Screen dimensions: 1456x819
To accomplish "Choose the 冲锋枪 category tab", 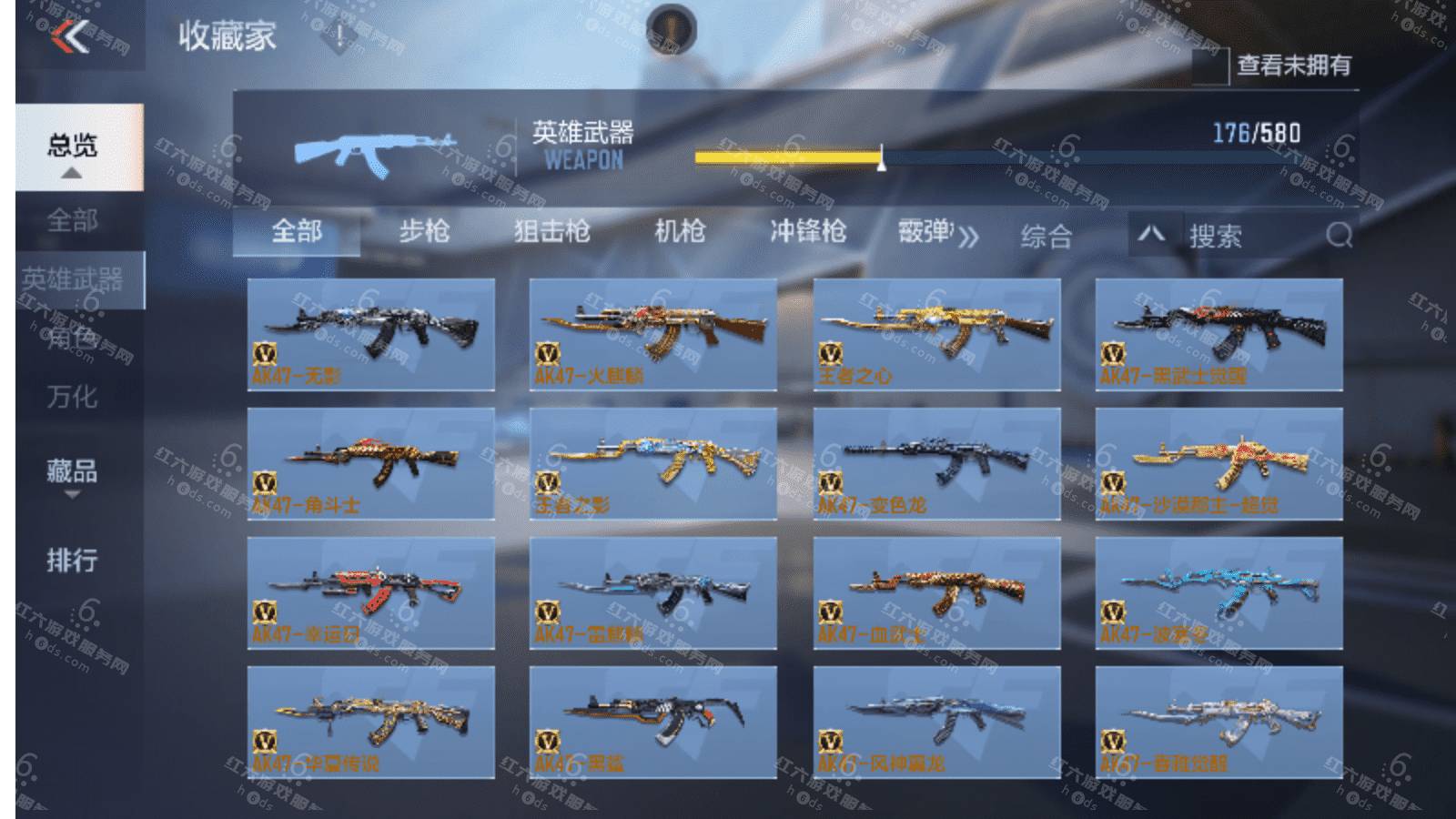I will [x=808, y=232].
